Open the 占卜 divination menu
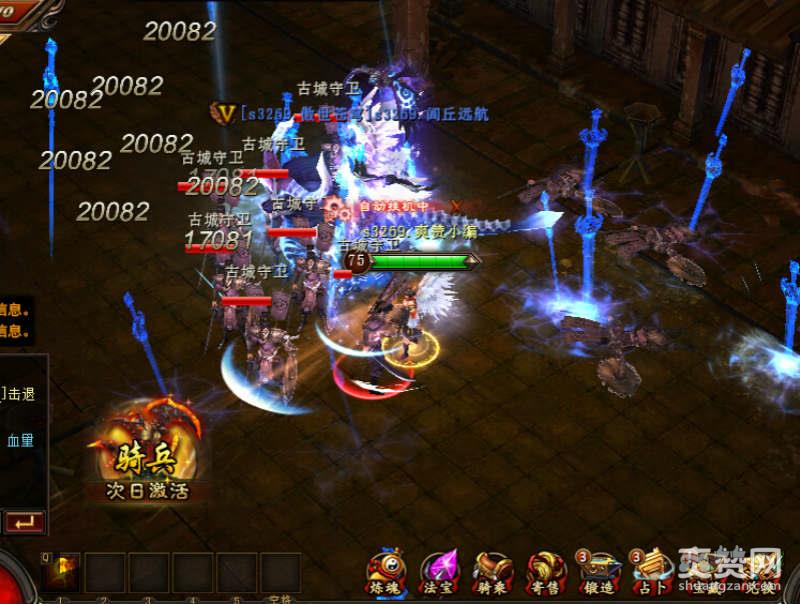This screenshot has height=604, width=800. (651, 571)
